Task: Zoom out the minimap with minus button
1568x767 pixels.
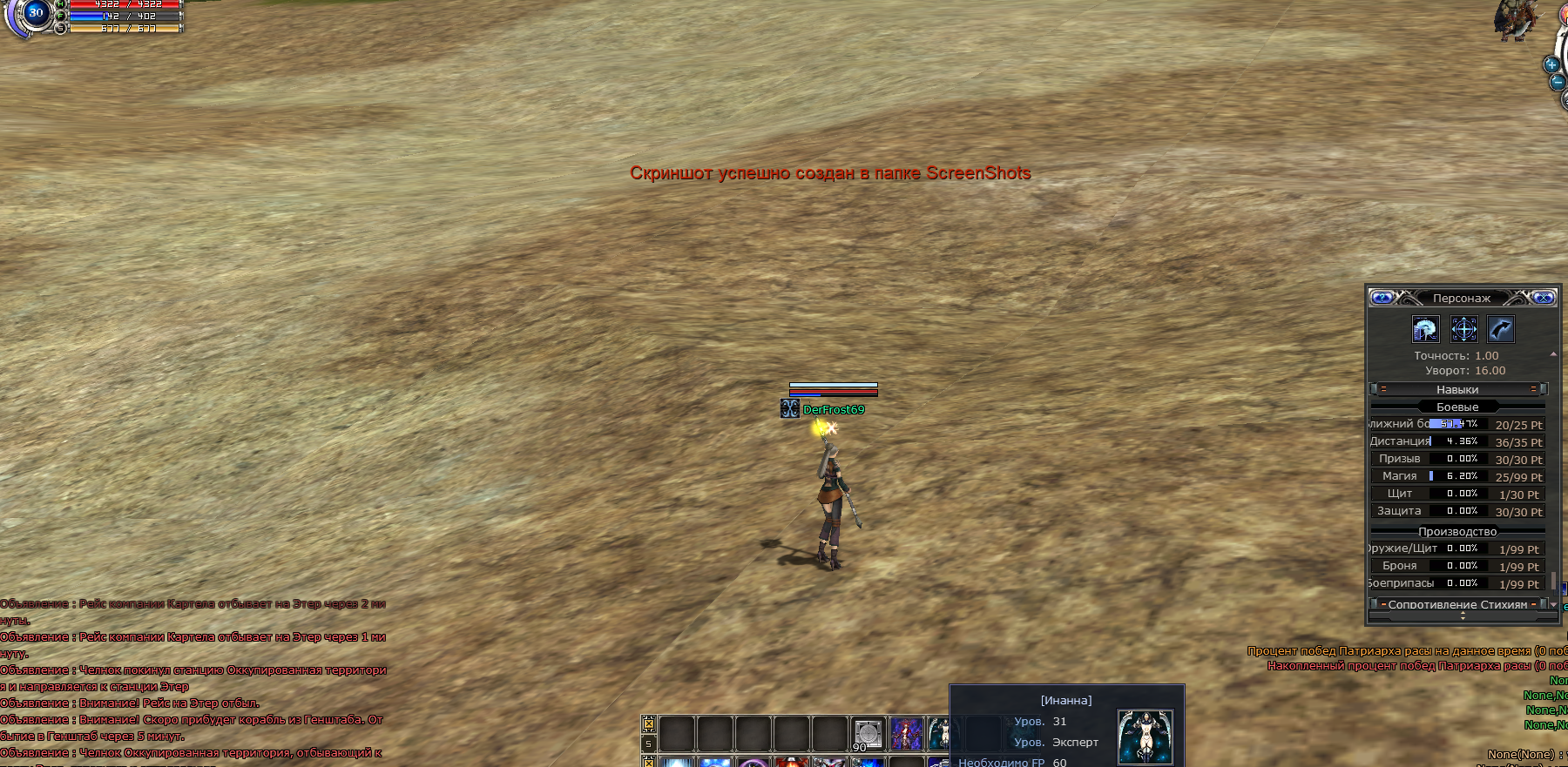Action: [x=1557, y=83]
